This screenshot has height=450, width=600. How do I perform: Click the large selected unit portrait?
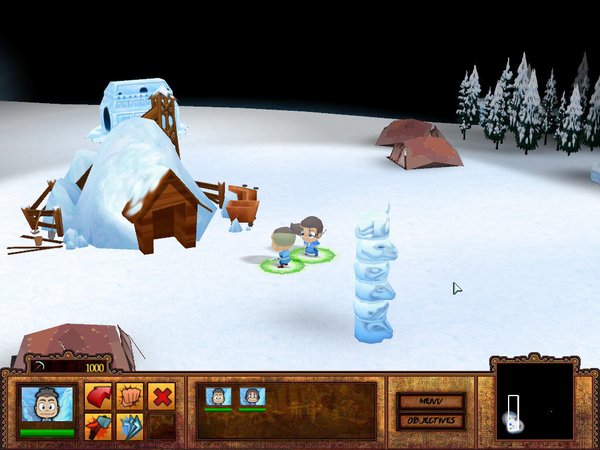pos(47,408)
